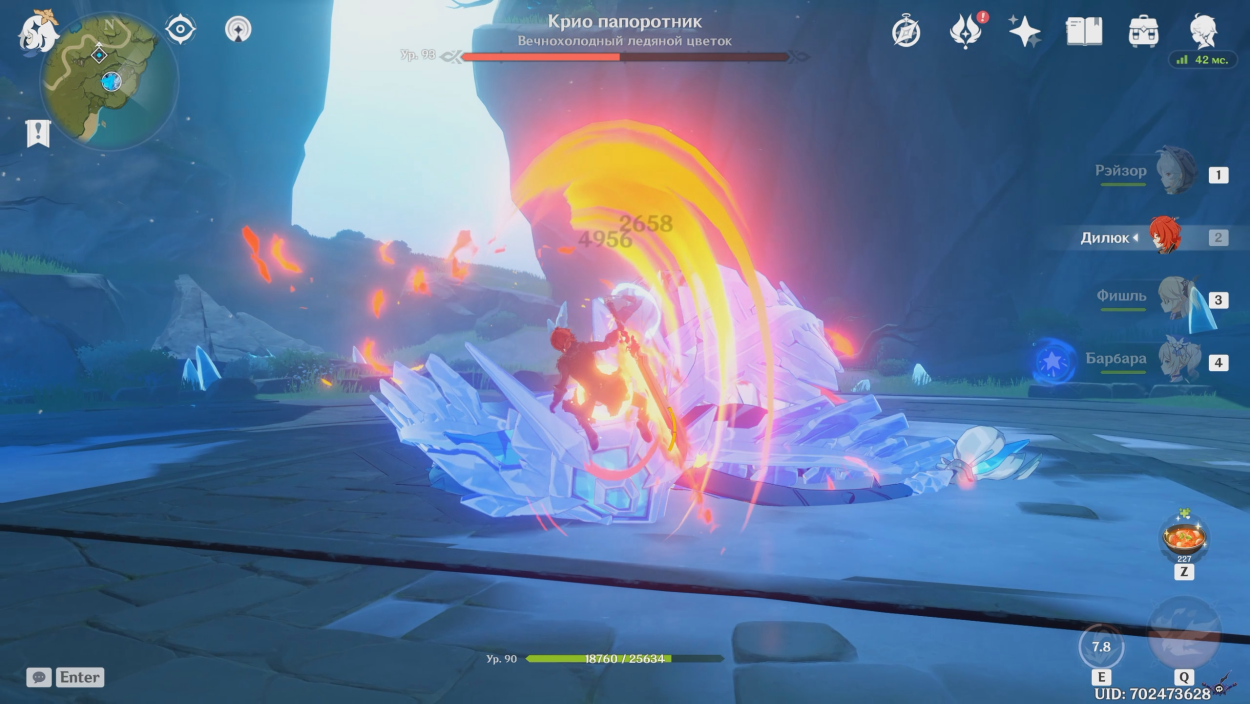Open the inventory backpack icon

[1143, 32]
